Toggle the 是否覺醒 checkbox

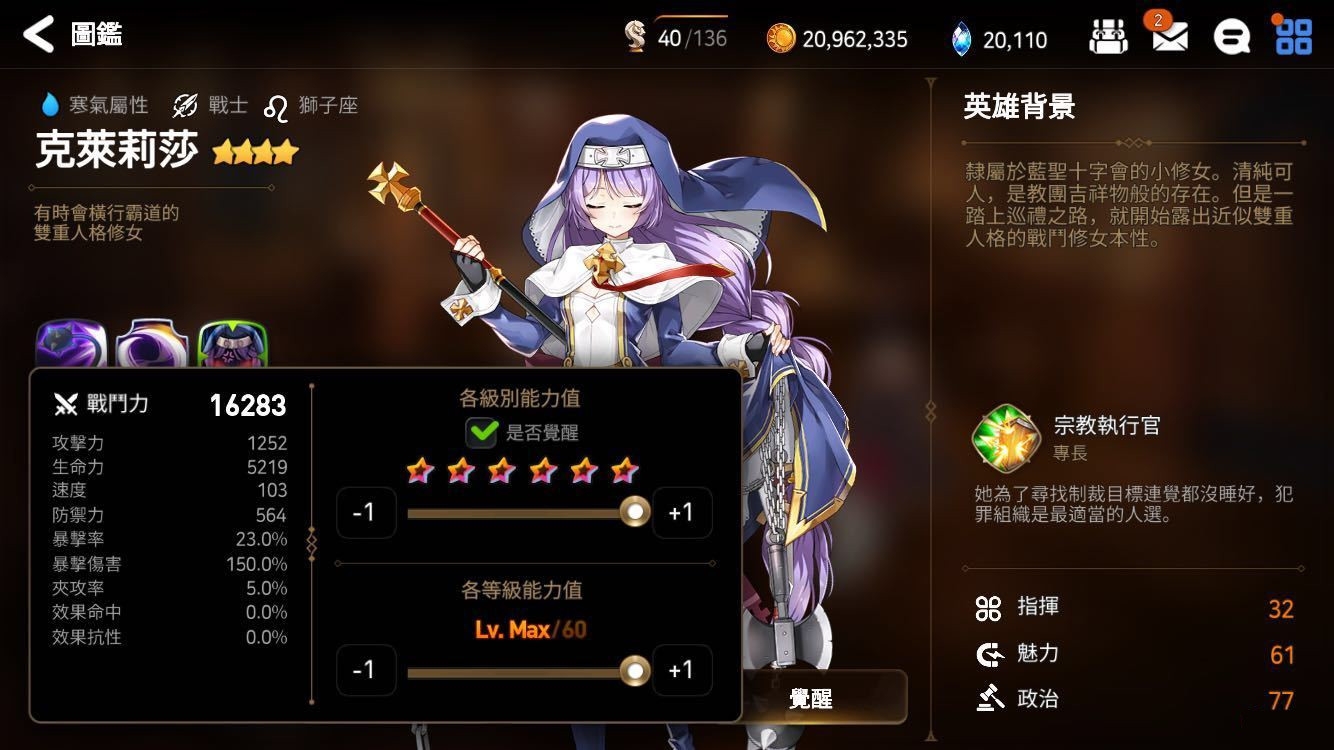(482, 433)
